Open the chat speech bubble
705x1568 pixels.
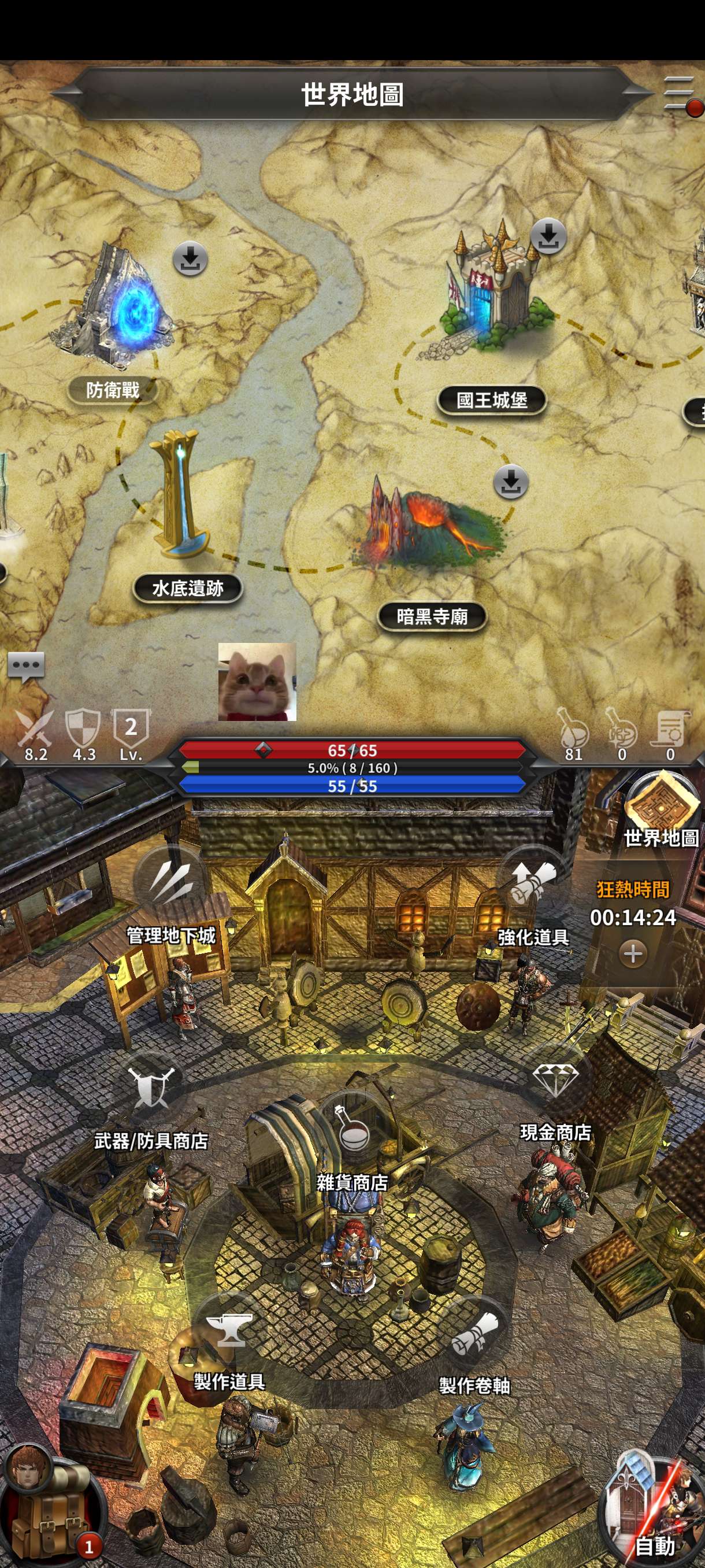26,667
